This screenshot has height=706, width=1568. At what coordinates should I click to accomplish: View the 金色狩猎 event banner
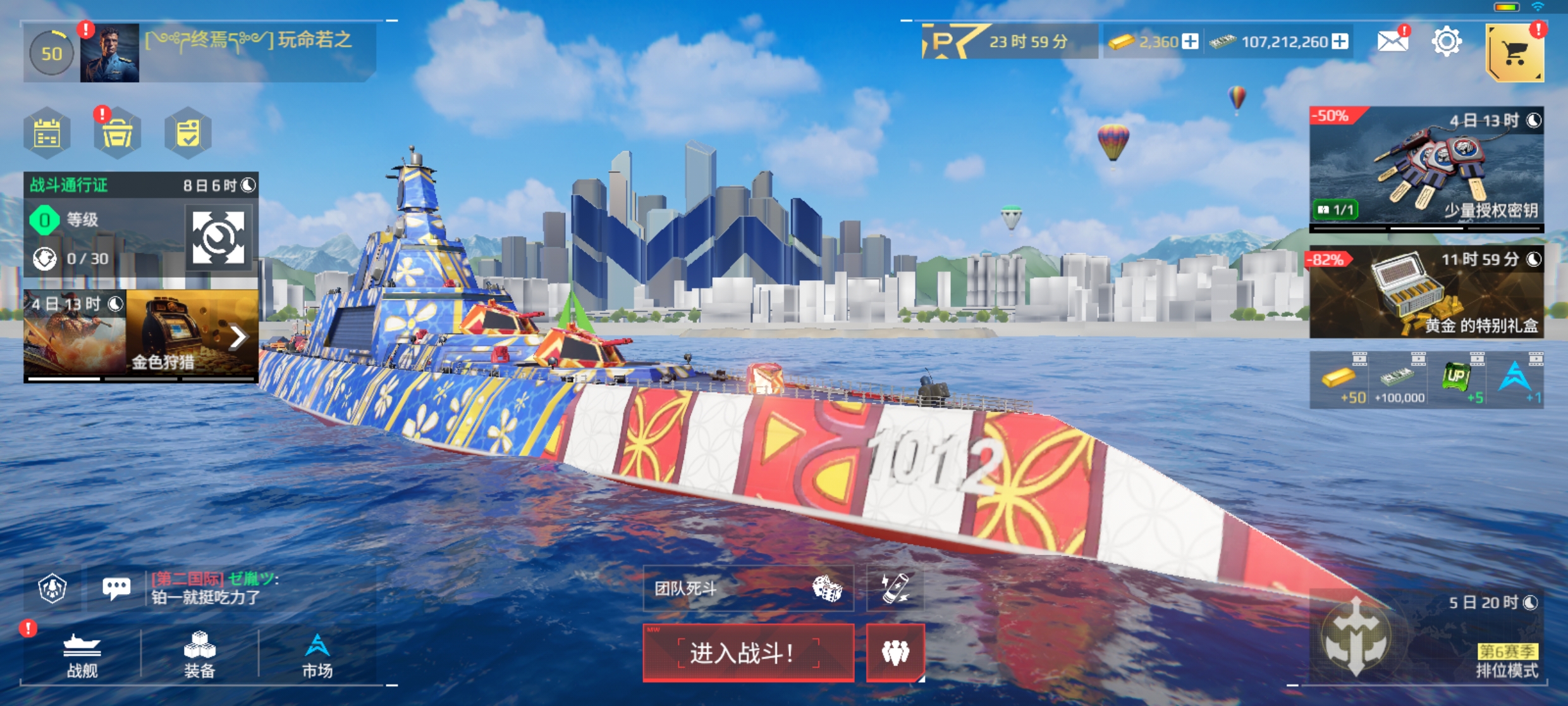point(140,336)
